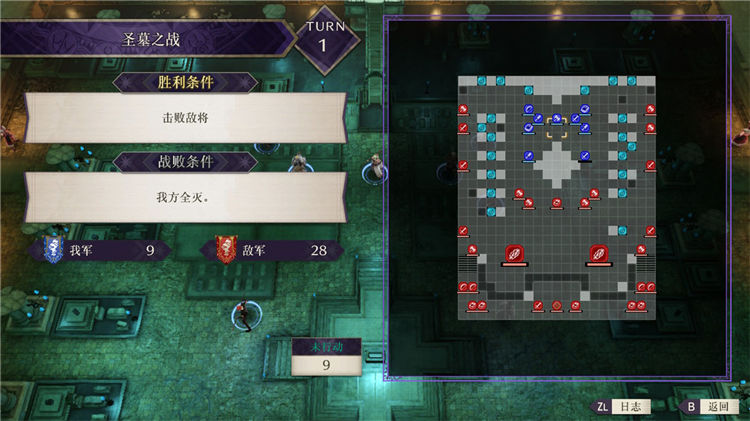Click the tile marked by the yellow cursor
Image resolution: width=750 pixels, height=421 pixels.
(x=556, y=126)
